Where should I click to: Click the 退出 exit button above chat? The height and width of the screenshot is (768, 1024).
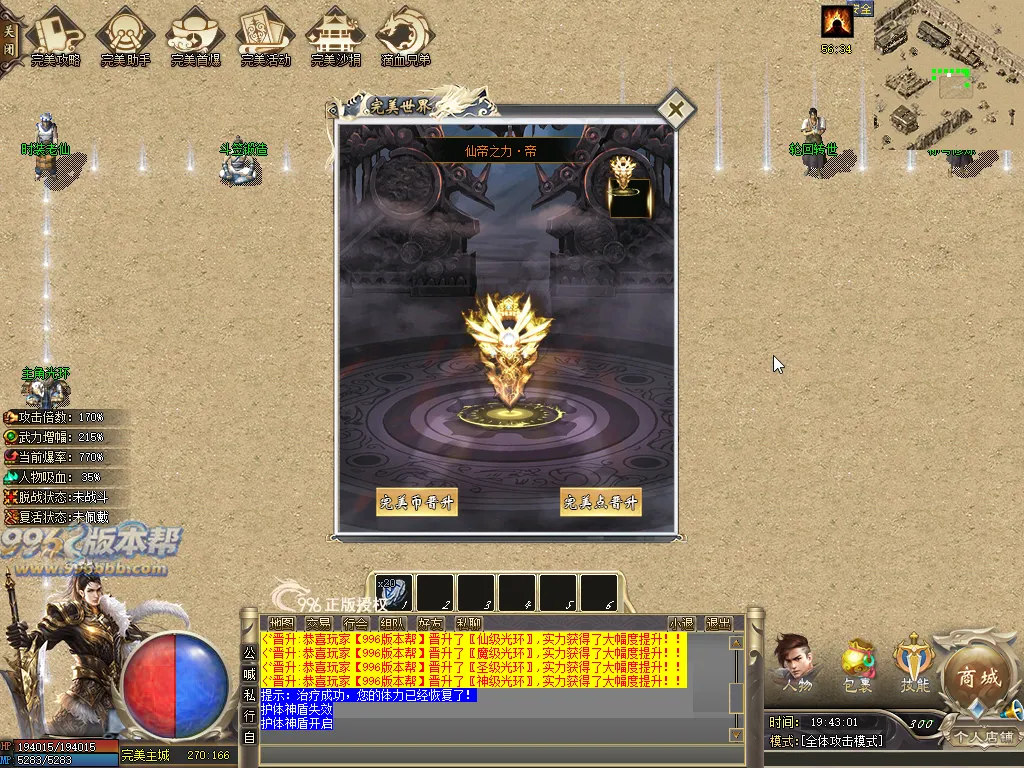(718, 623)
